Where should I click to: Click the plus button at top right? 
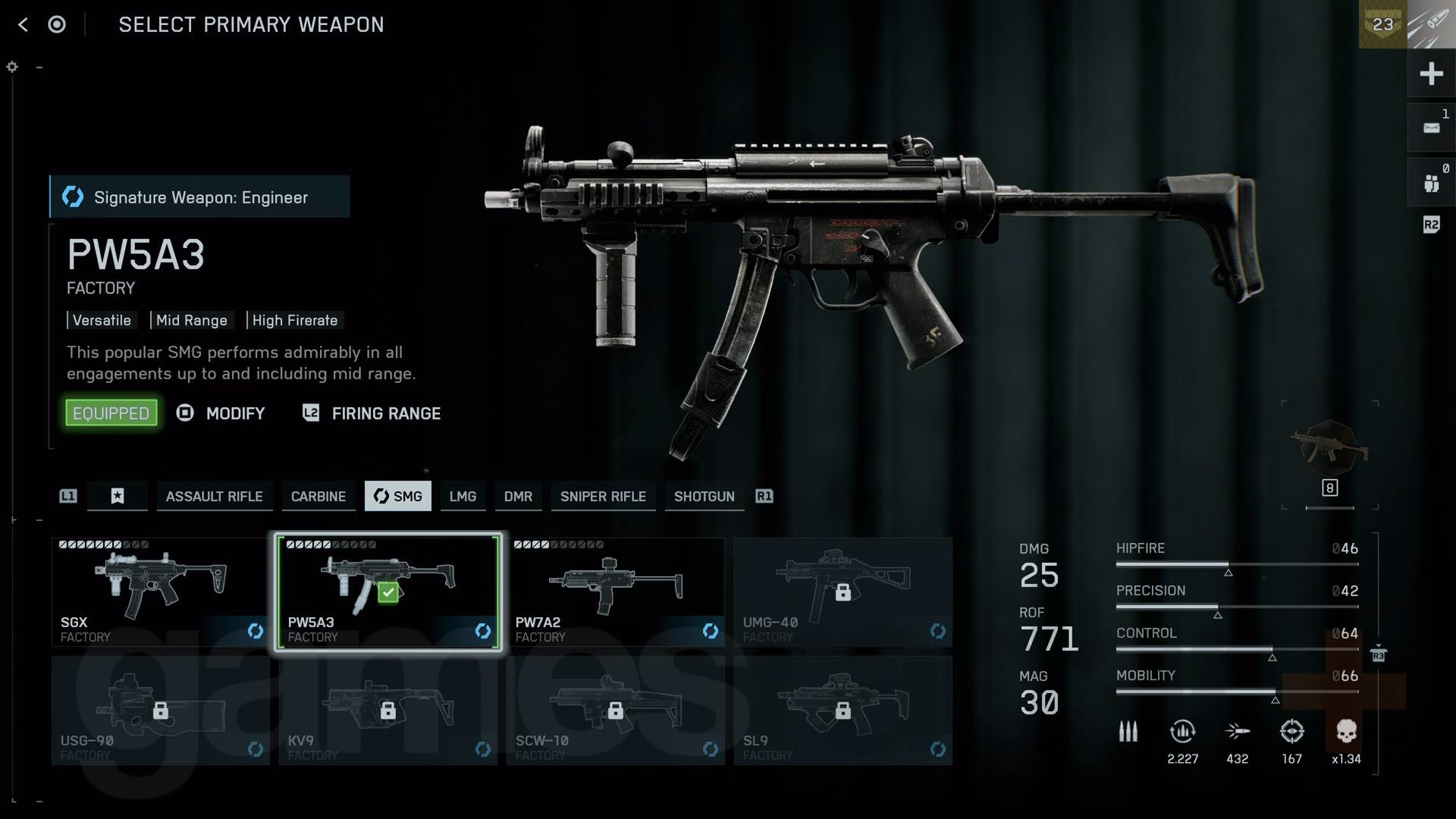(x=1431, y=74)
